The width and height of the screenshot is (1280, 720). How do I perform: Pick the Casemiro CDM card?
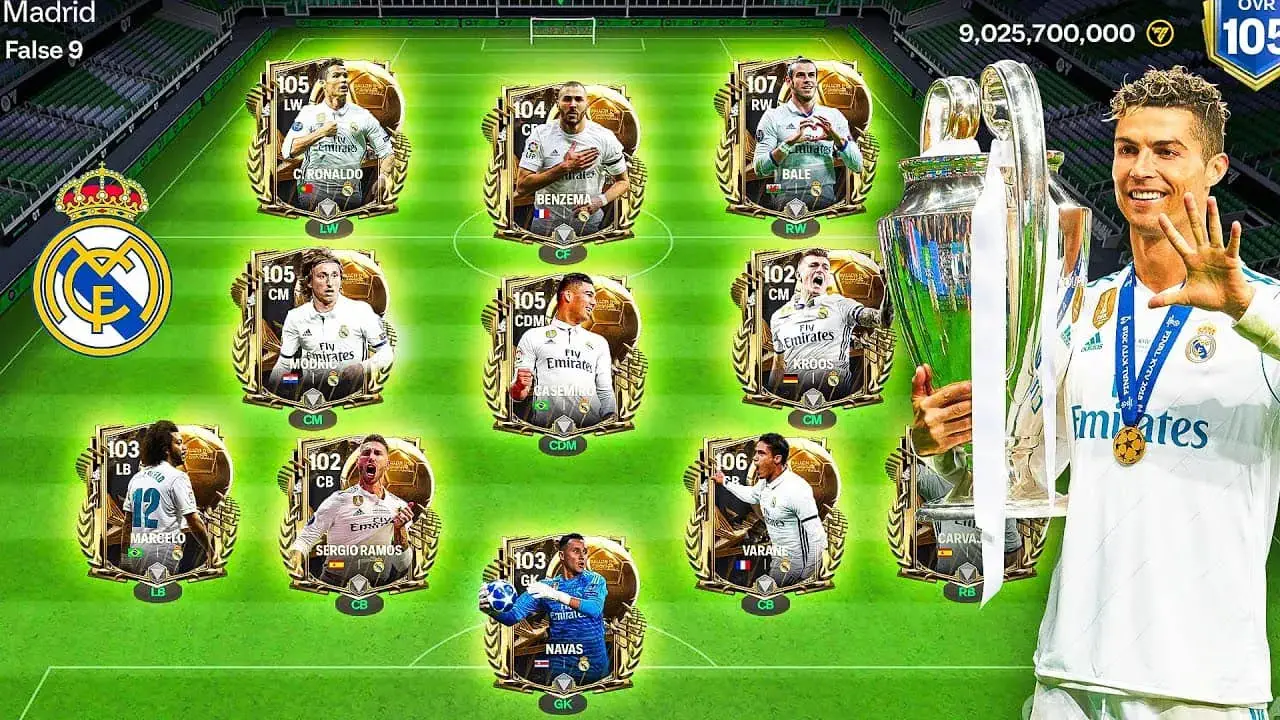(563, 355)
